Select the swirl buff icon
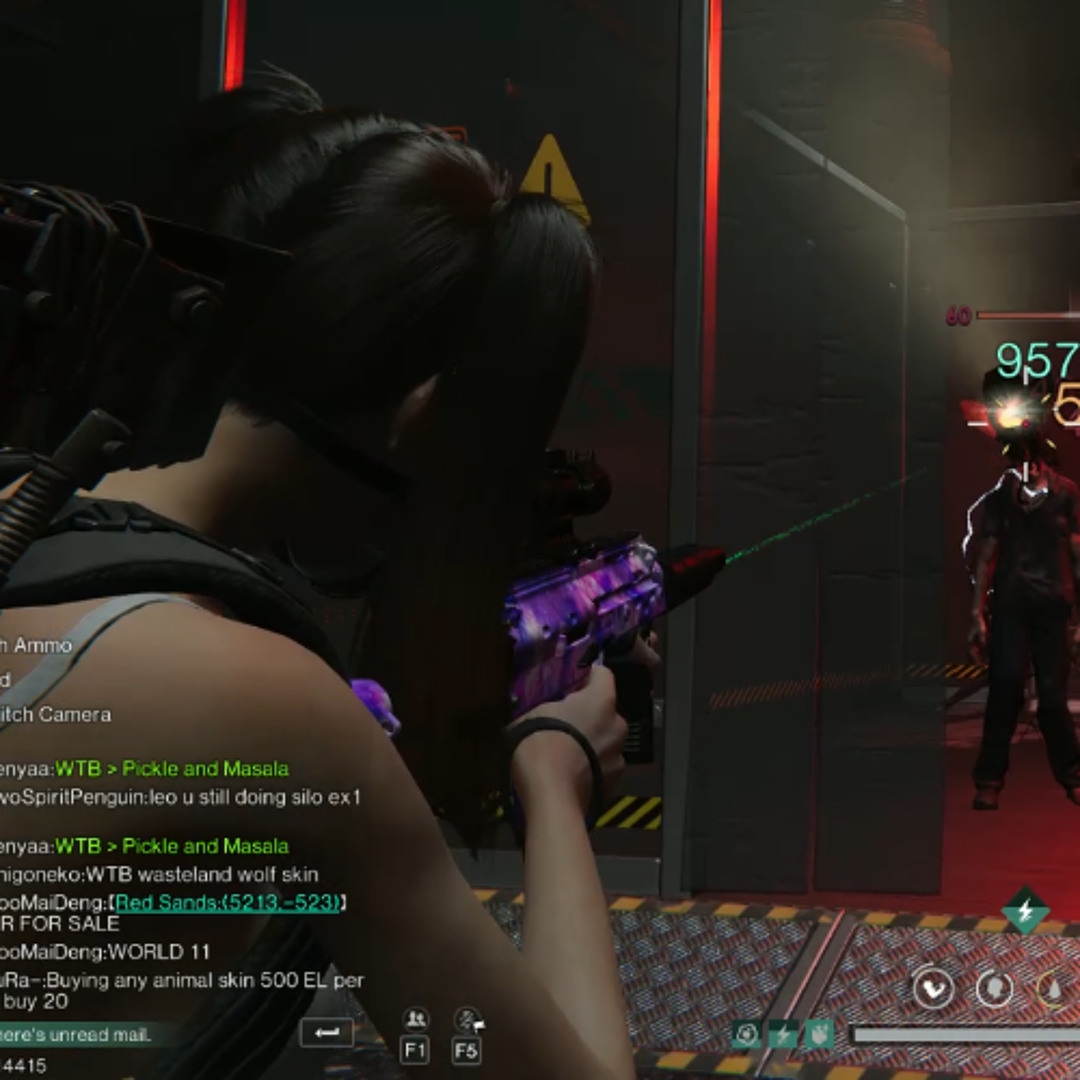 click(x=746, y=1034)
